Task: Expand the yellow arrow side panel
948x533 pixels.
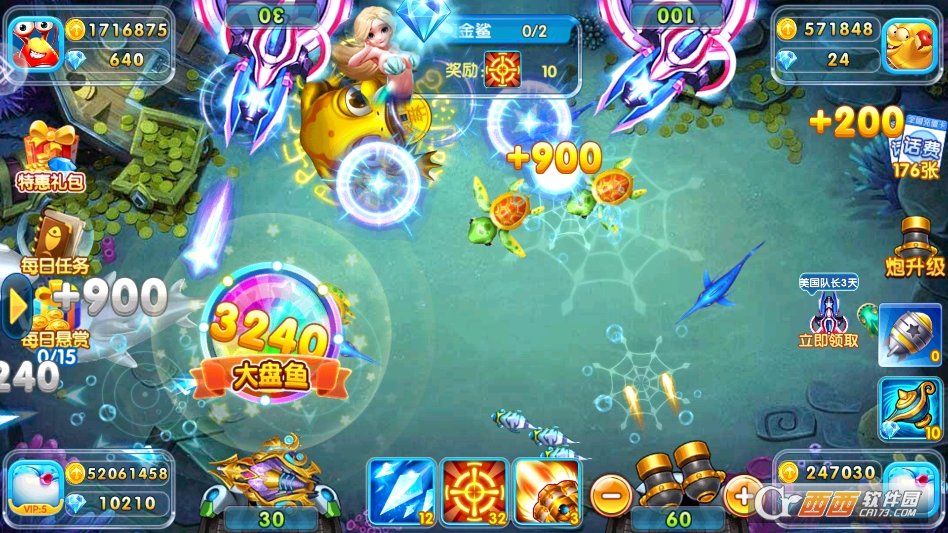Action: point(16,308)
